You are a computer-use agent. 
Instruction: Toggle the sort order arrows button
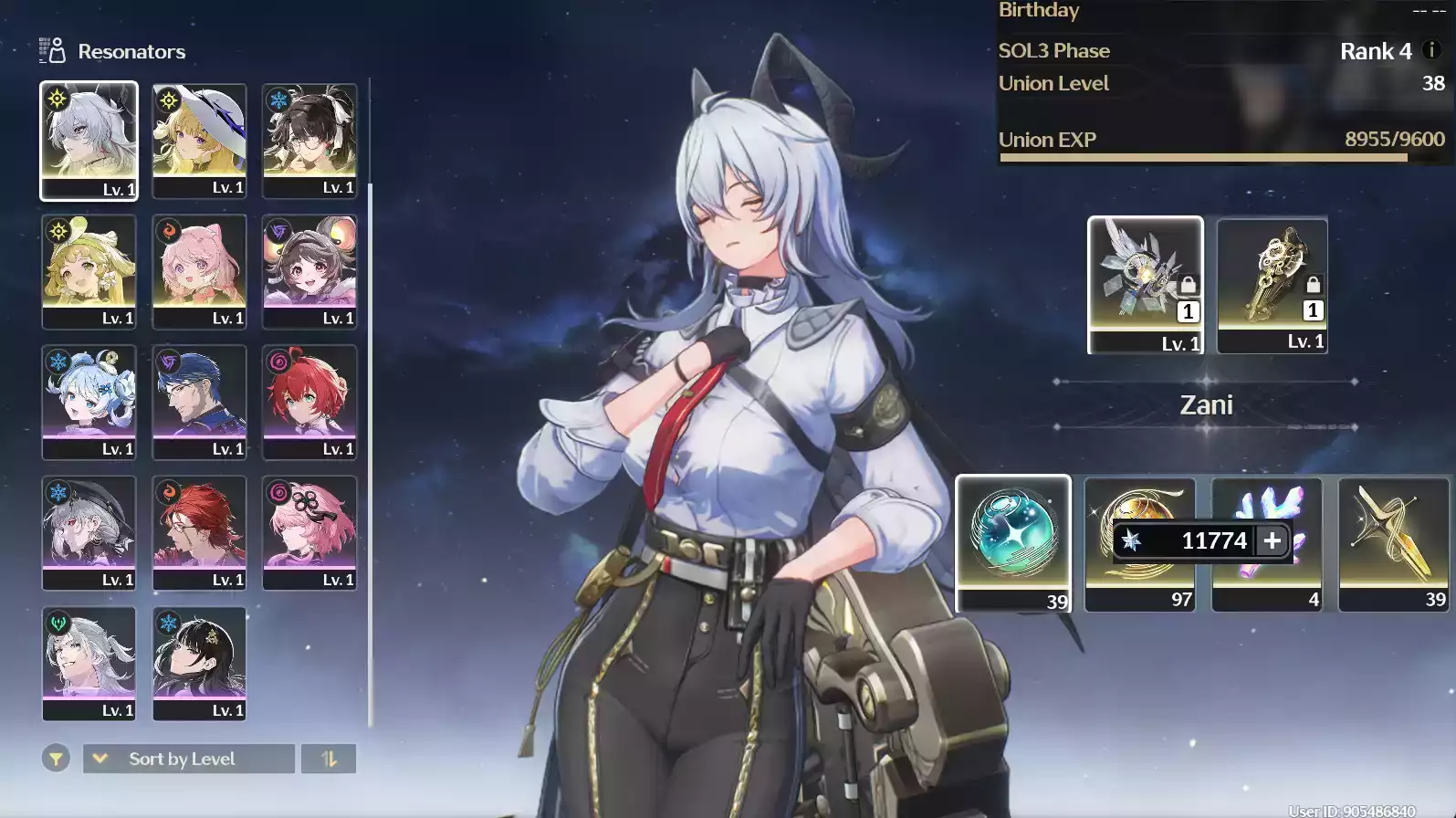click(329, 759)
